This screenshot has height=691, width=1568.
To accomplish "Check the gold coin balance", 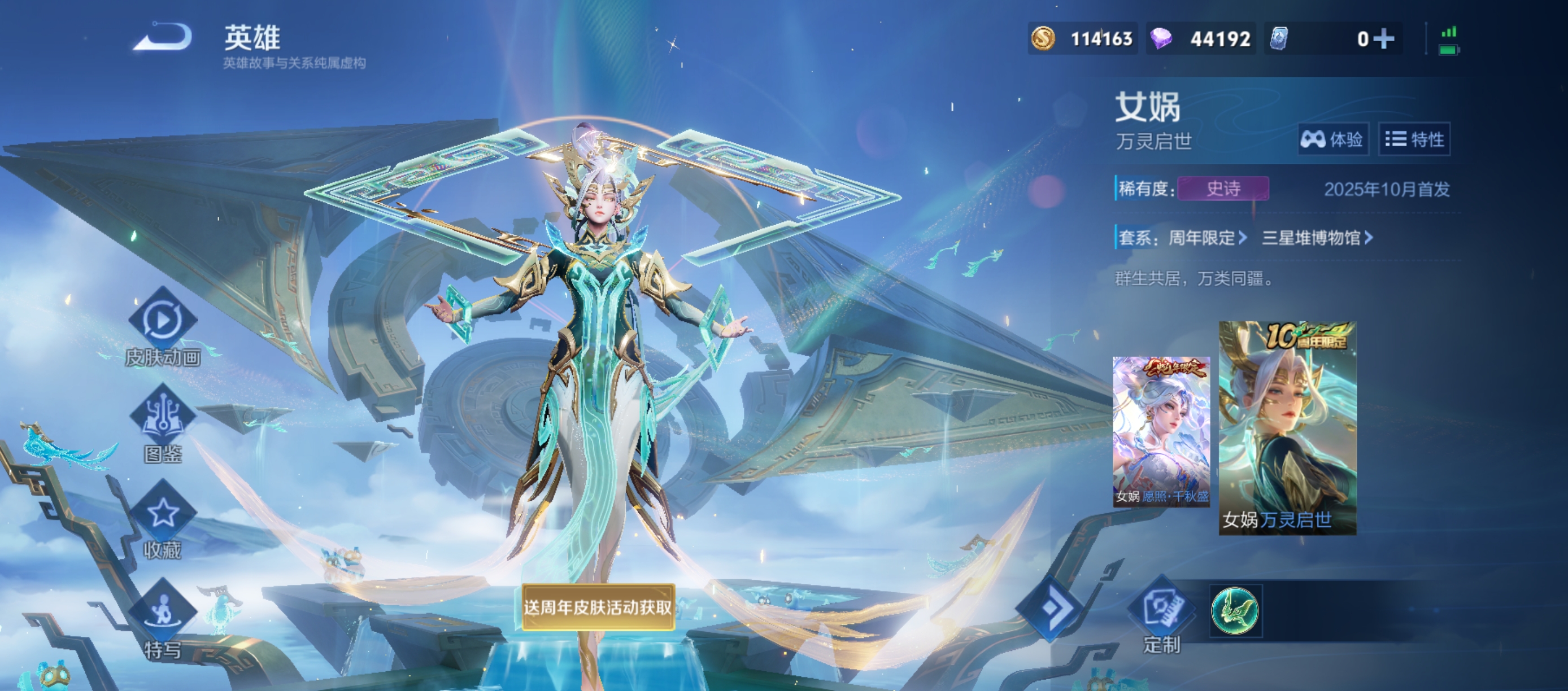I will [x=1082, y=39].
